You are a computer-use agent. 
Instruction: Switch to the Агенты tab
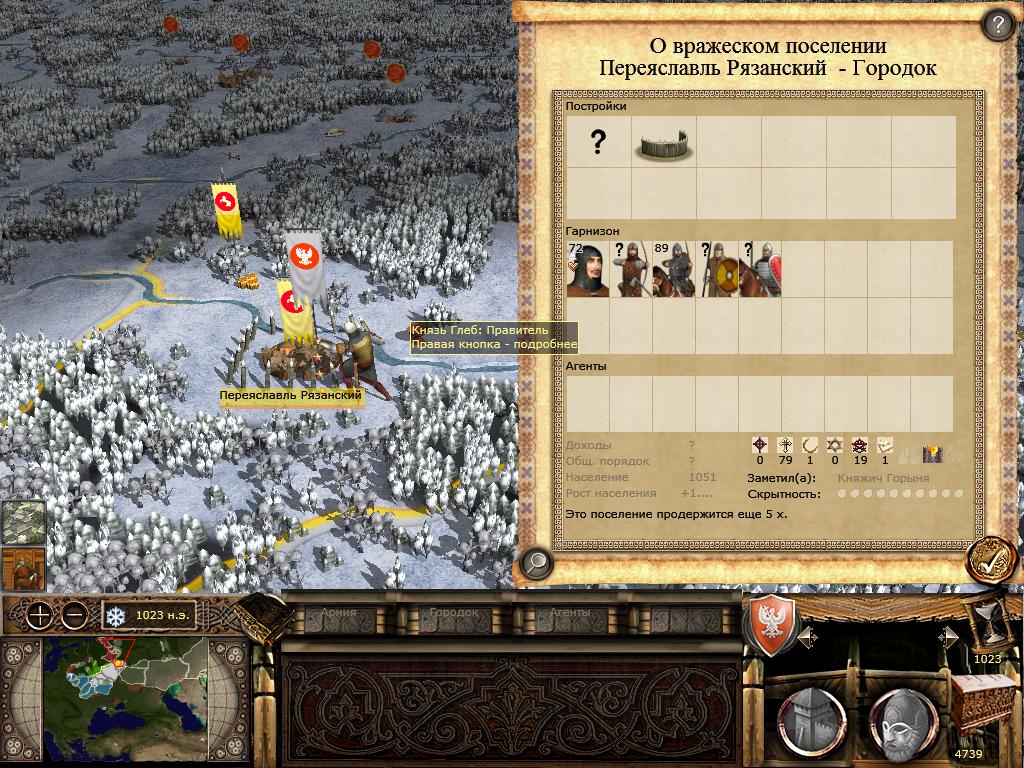click(570, 613)
